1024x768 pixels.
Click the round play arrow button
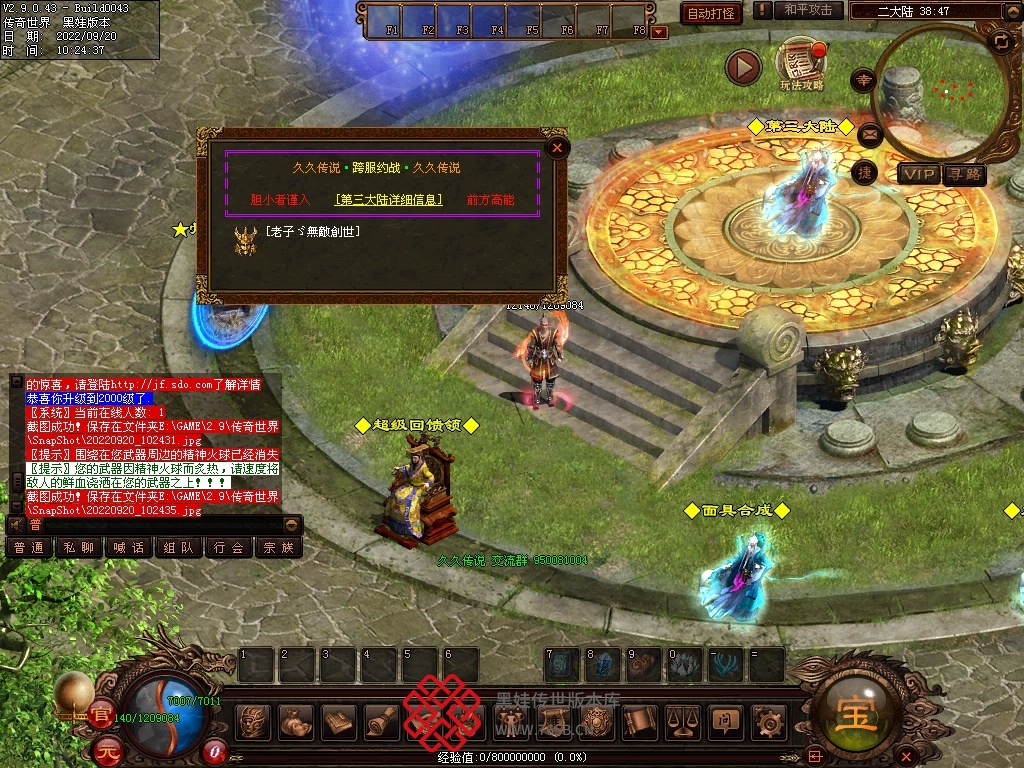[743, 67]
